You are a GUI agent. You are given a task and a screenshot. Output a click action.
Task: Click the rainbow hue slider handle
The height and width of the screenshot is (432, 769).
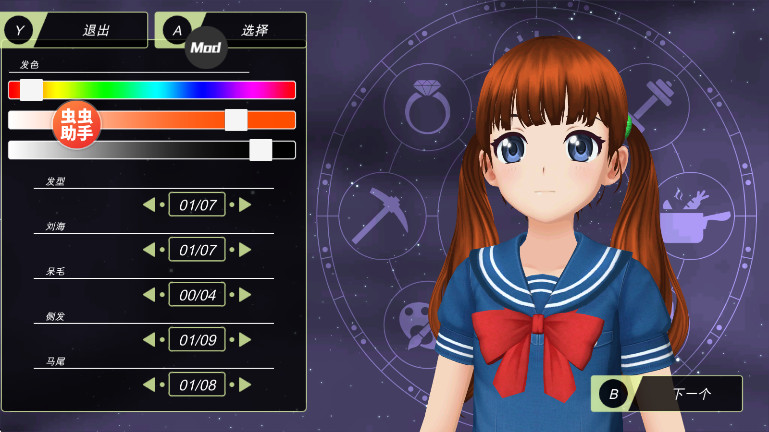(x=31, y=90)
